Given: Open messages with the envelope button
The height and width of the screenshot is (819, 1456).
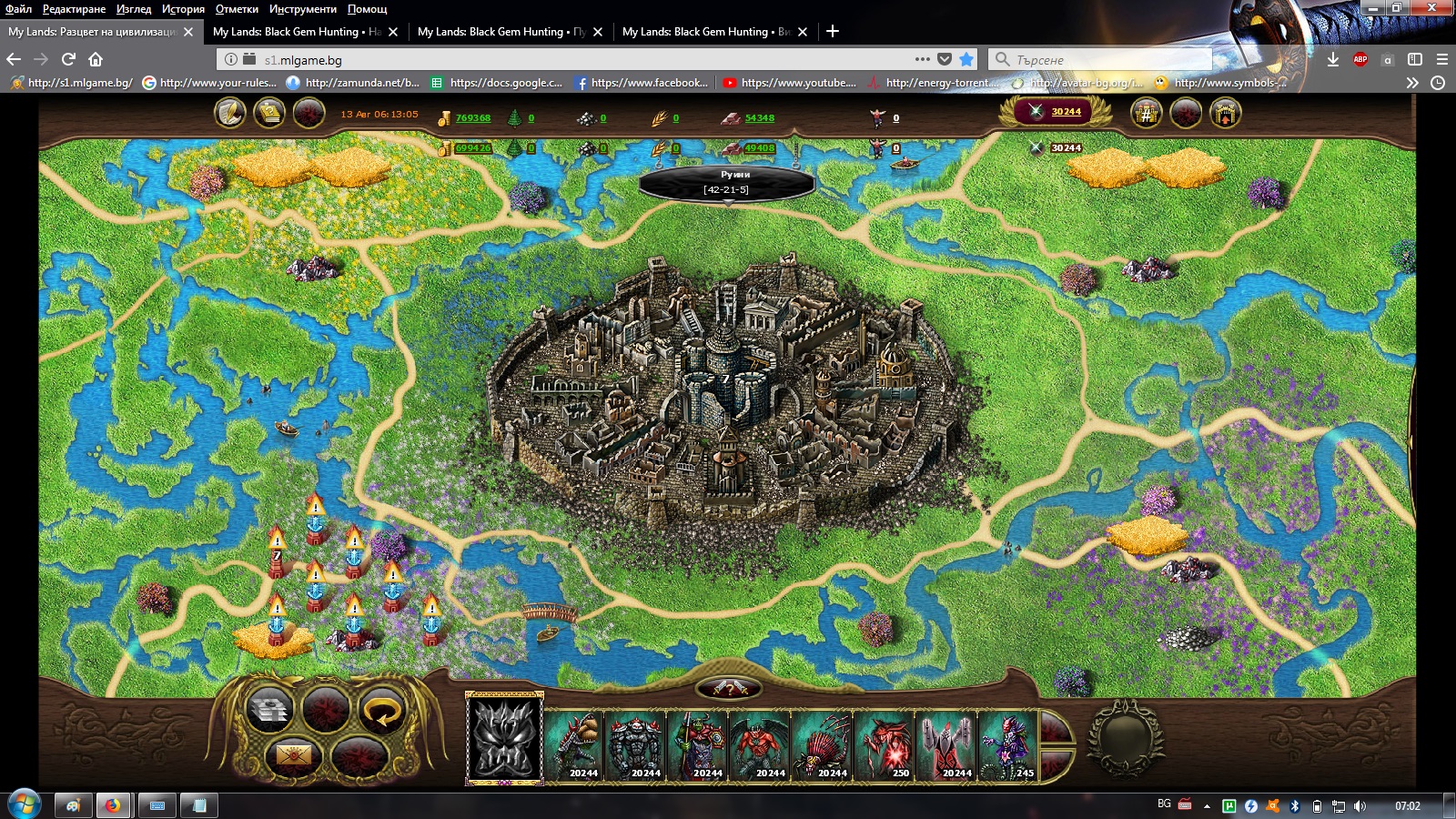Looking at the screenshot, I should click(293, 755).
